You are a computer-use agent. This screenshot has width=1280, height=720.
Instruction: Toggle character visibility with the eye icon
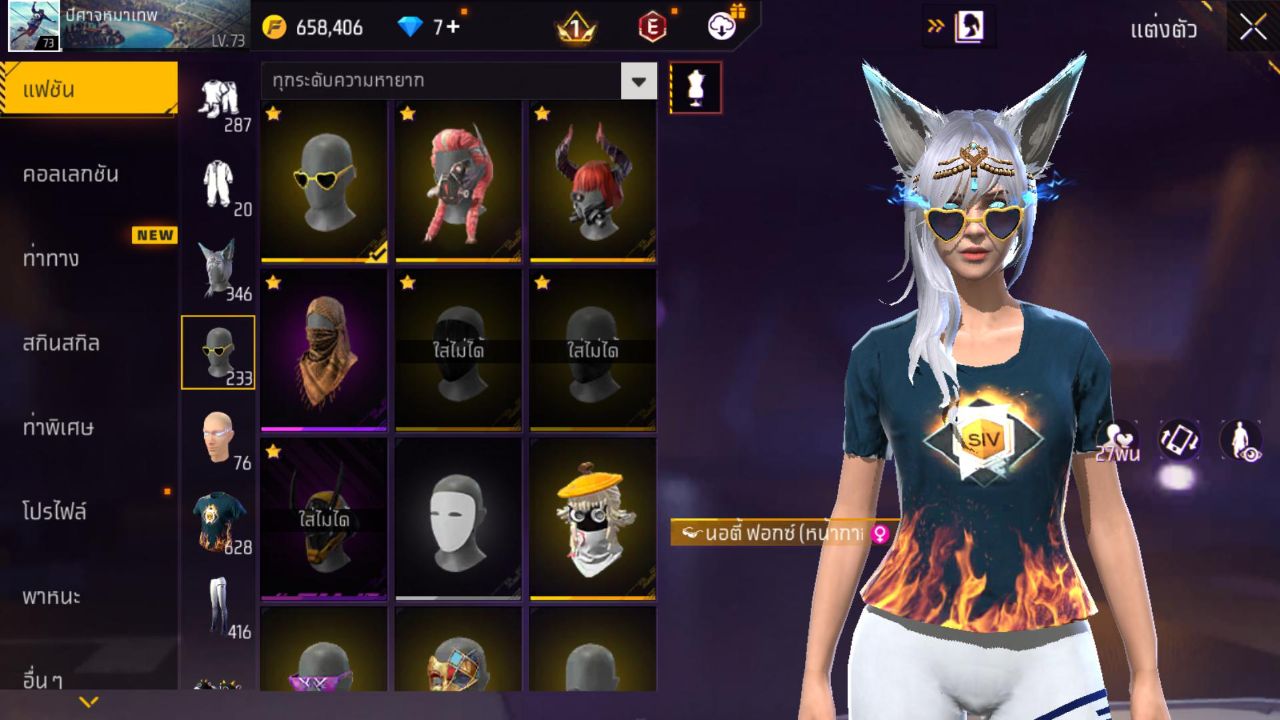coord(1240,438)
